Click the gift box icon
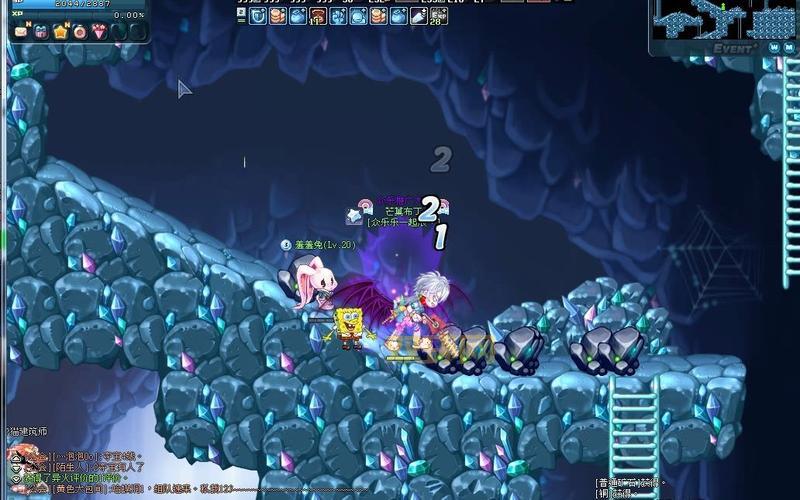The height and width of the screenshot is (500, 800). tap(41, 32)
